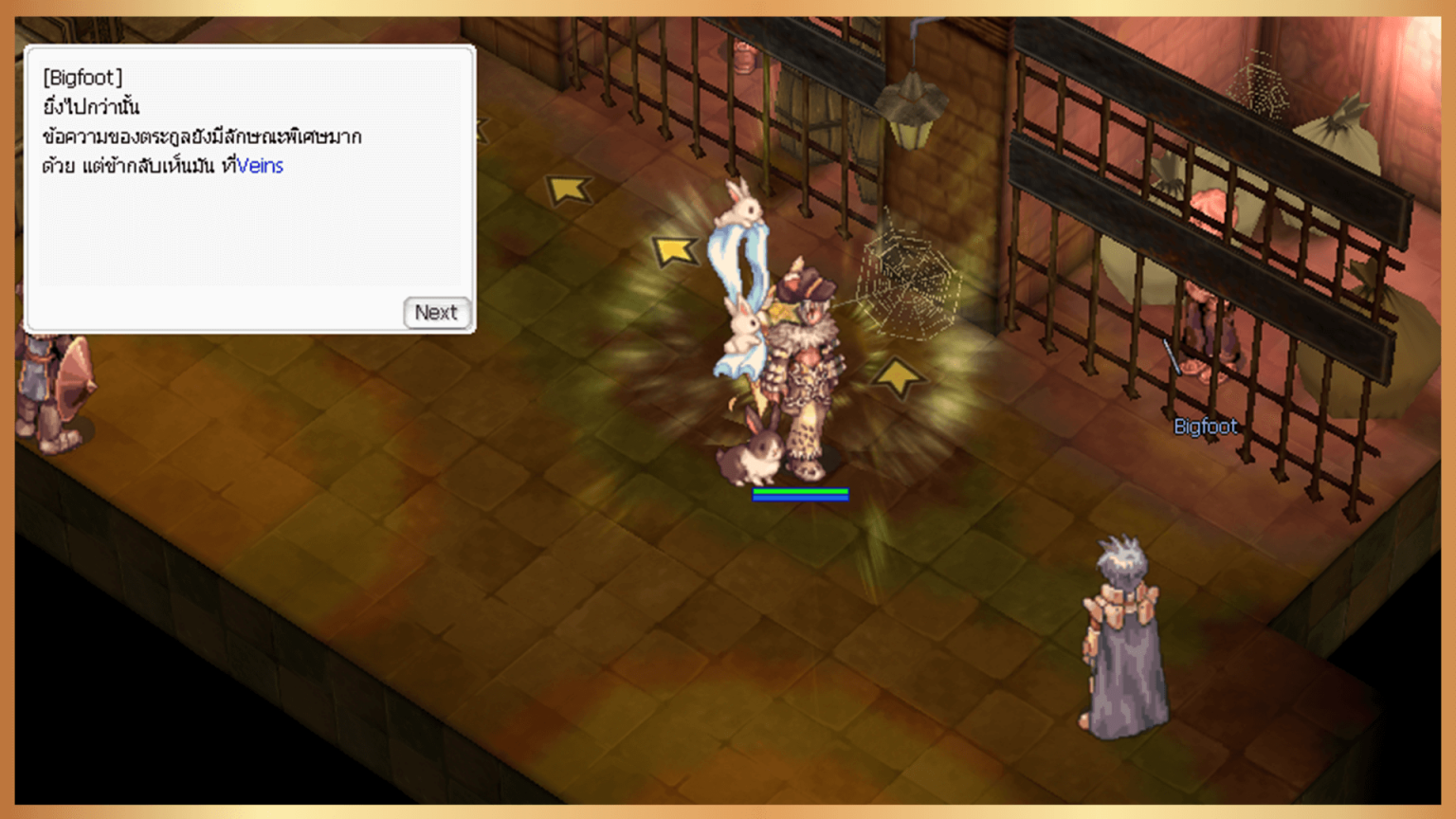1456x819 pixels.
Task: Click the Bigfoot name label under the fence
Action: (x=1204, y=427)
